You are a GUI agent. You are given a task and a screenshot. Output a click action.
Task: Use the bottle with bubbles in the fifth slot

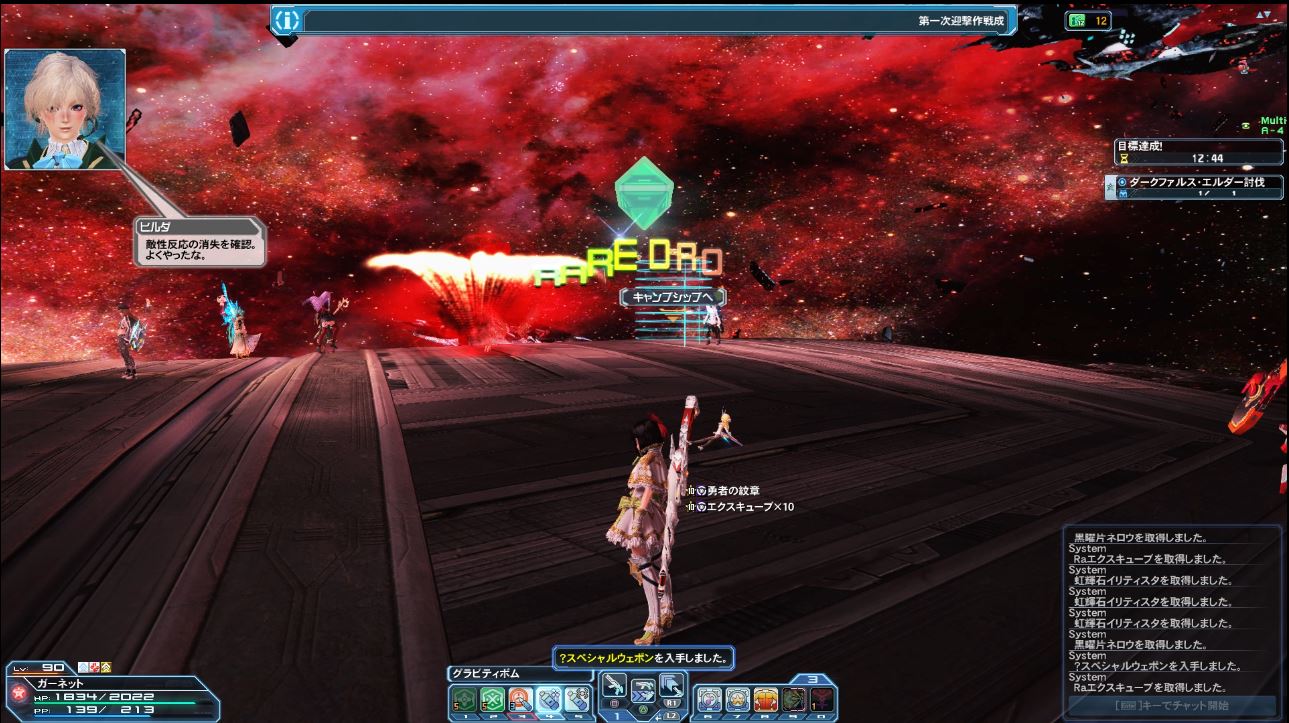click(x=577, y=699)
